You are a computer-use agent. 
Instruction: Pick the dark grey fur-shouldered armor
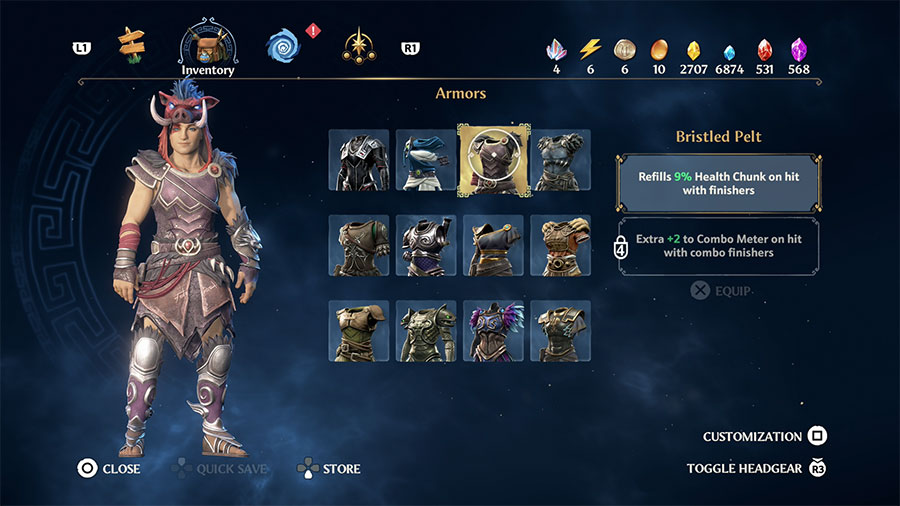pos(560,160)
